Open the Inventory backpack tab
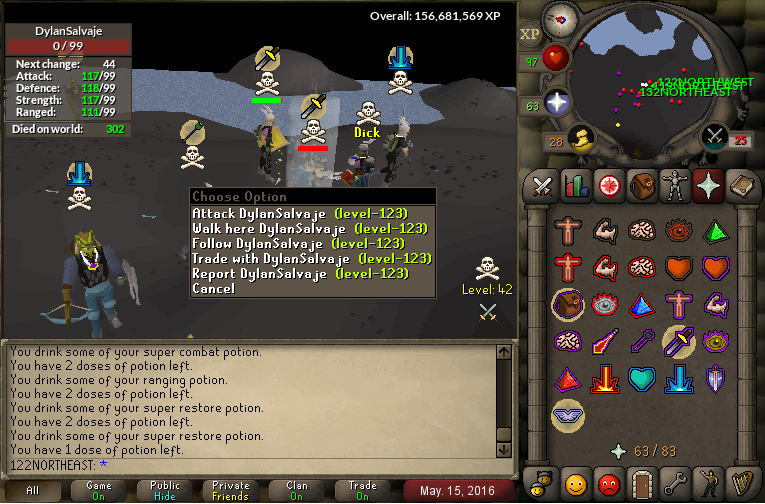 [x=641, y=185]
